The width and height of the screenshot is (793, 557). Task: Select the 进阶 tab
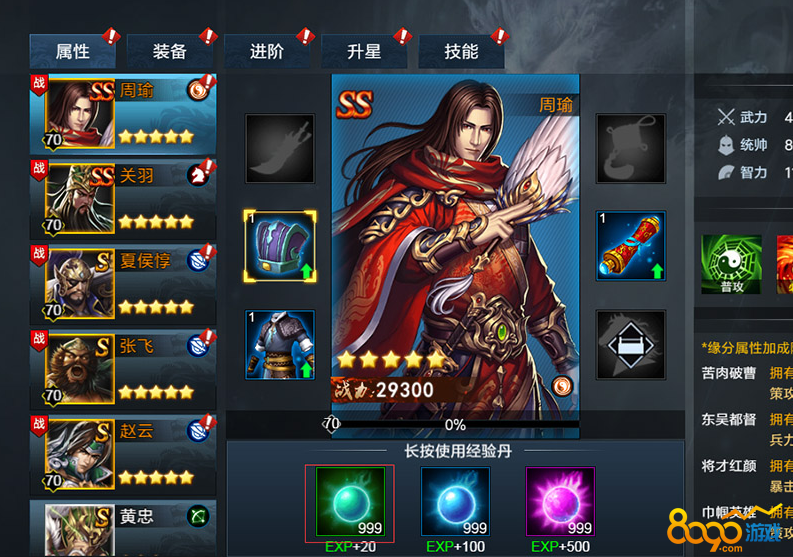[x=267, y=52]
